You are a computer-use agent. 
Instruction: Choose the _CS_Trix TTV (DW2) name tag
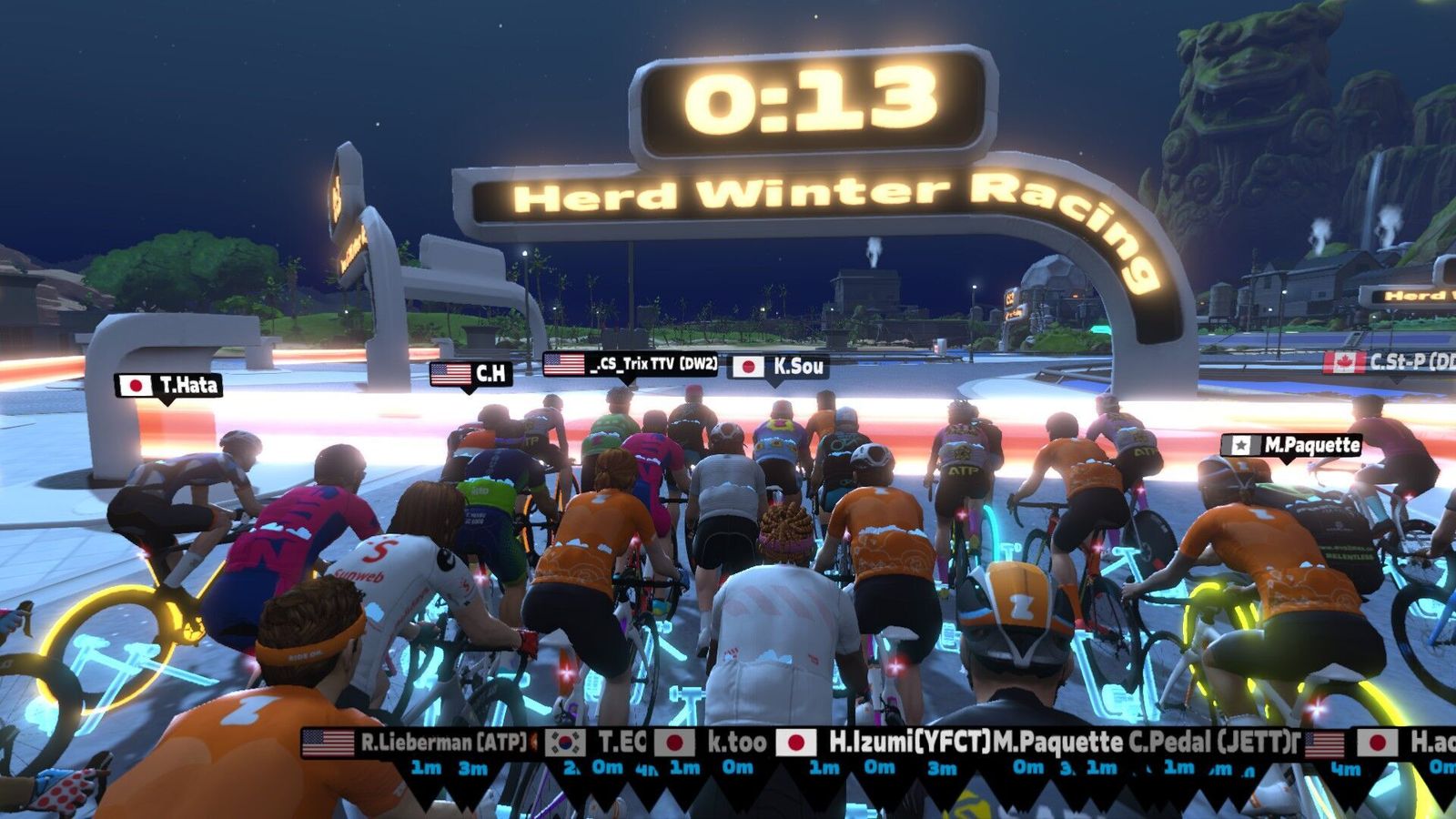(632, 365)
